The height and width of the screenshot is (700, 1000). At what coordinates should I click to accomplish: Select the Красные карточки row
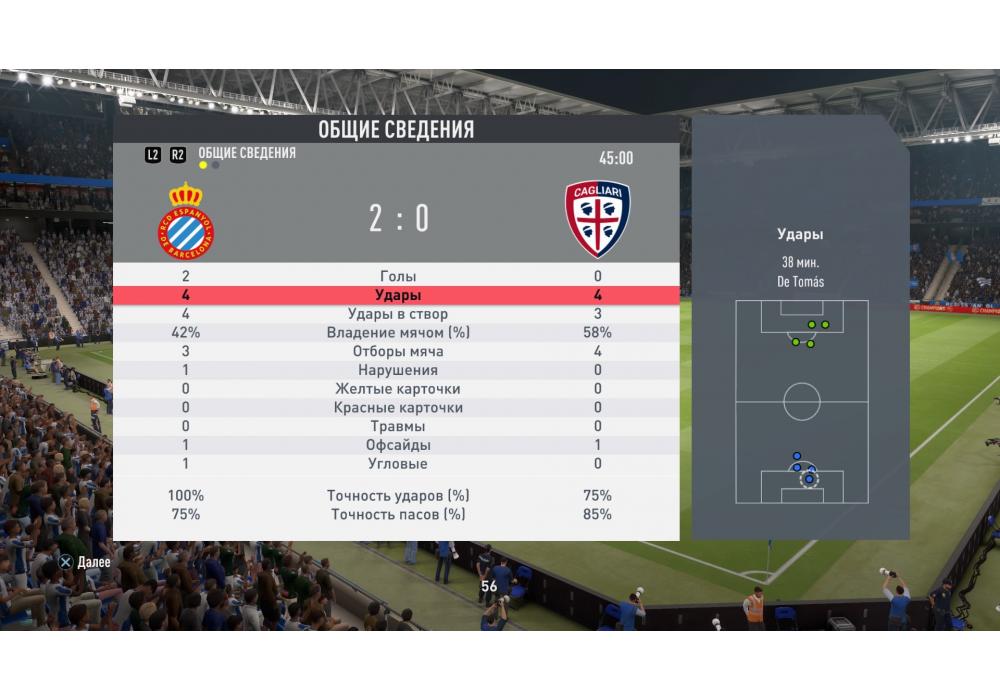[x=398, y=408]
